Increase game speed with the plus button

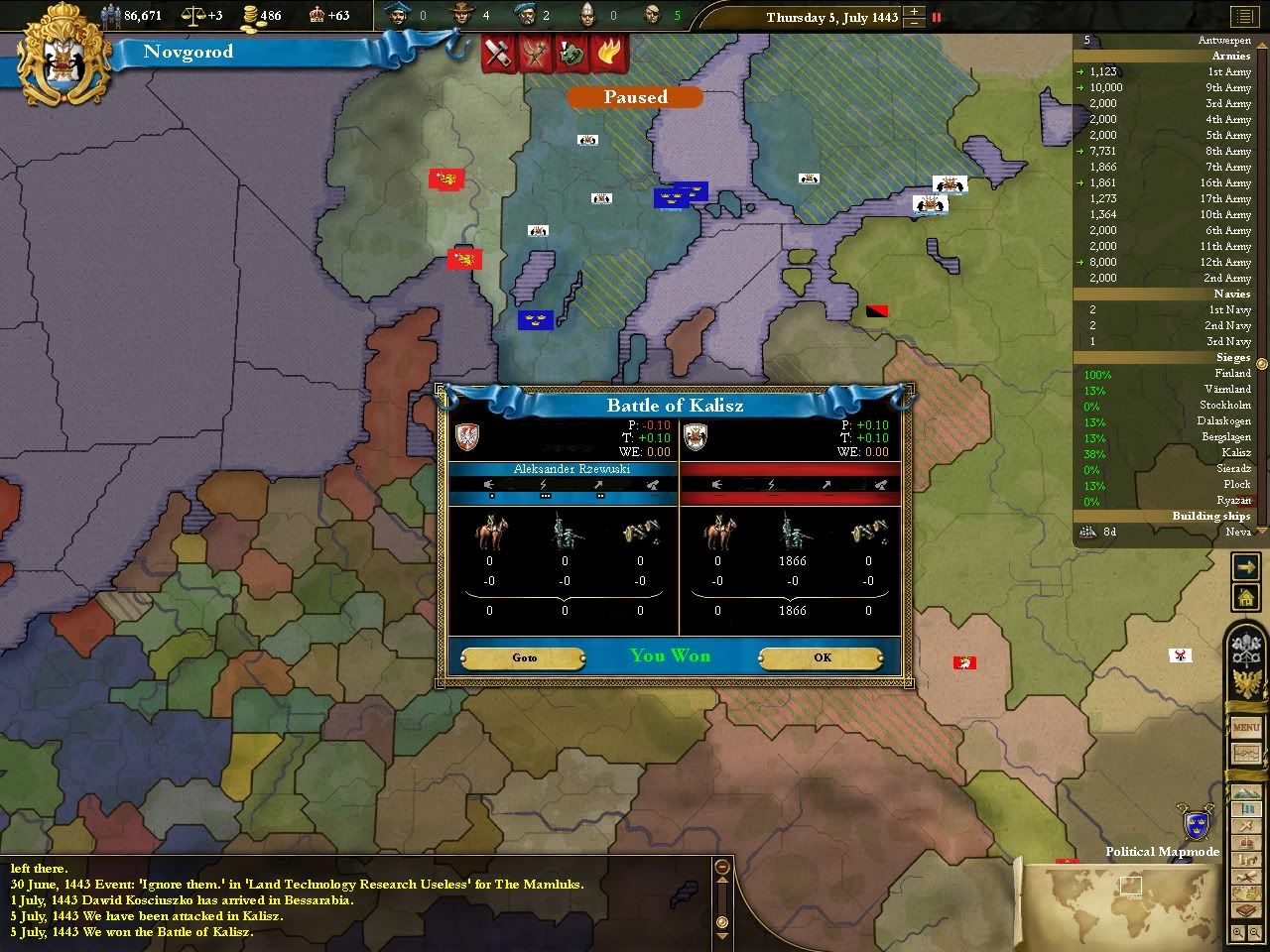click(x=914, y=12)
